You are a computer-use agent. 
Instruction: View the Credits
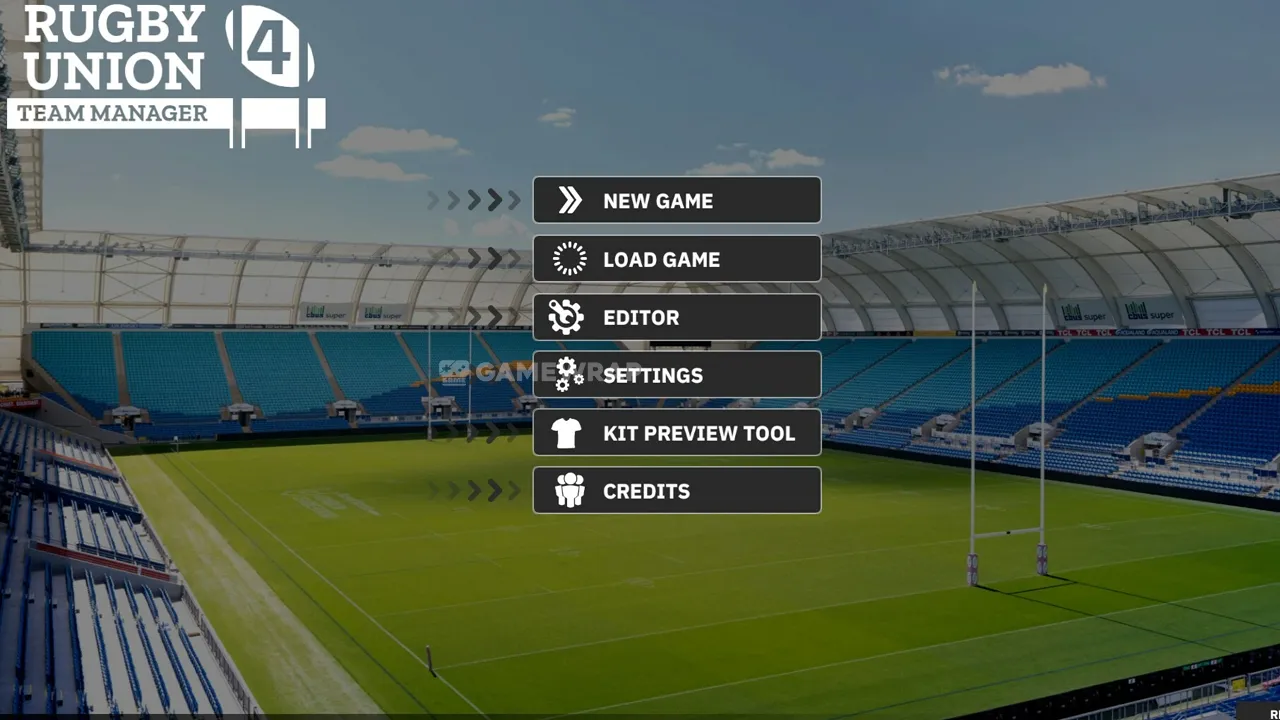[677, 491]
